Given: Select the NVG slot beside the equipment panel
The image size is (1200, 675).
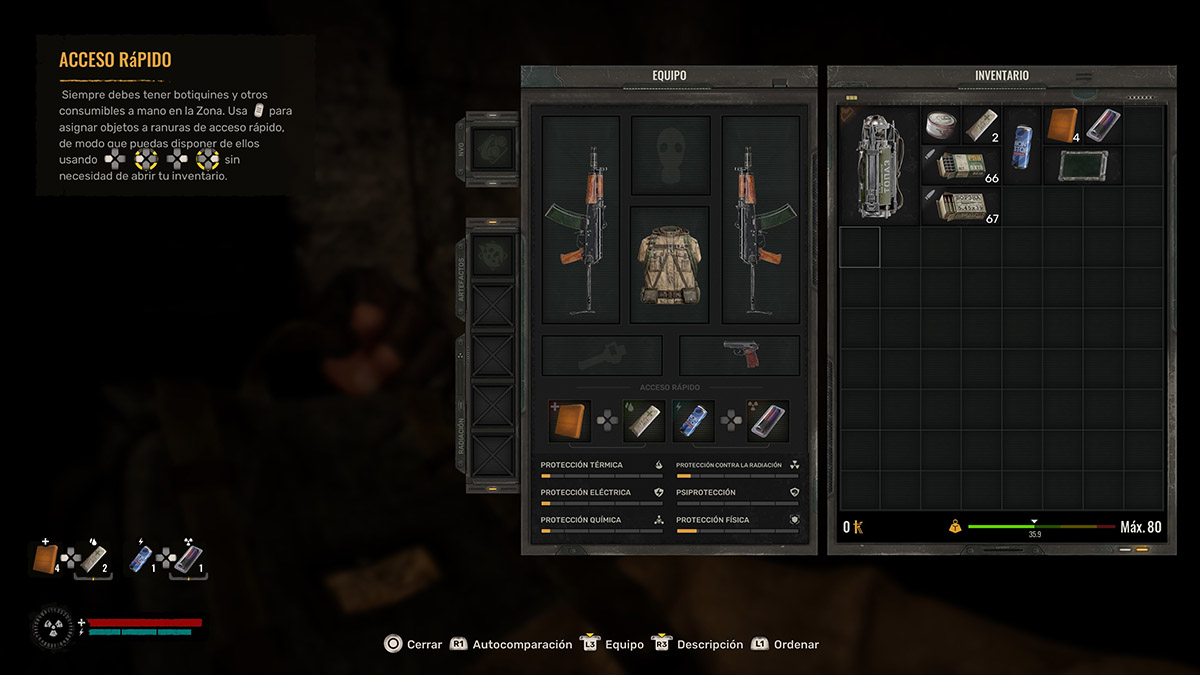Looking at the screenshot, I should tap(493, 148).
